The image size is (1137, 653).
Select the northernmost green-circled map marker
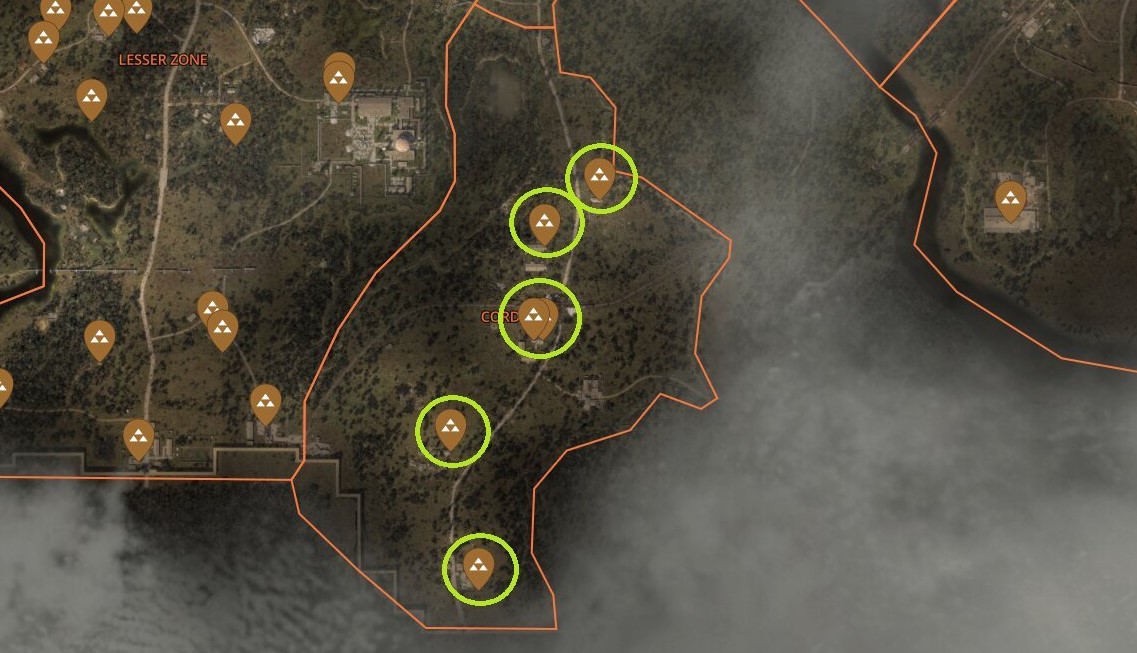pos(599,177)
